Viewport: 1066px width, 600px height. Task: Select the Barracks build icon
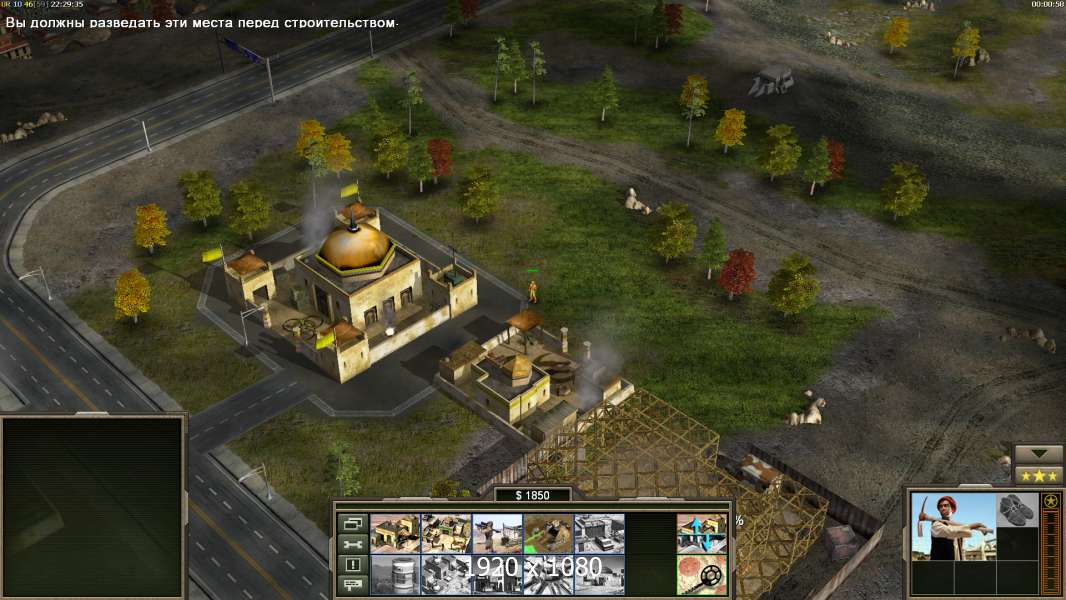[446, 533]
